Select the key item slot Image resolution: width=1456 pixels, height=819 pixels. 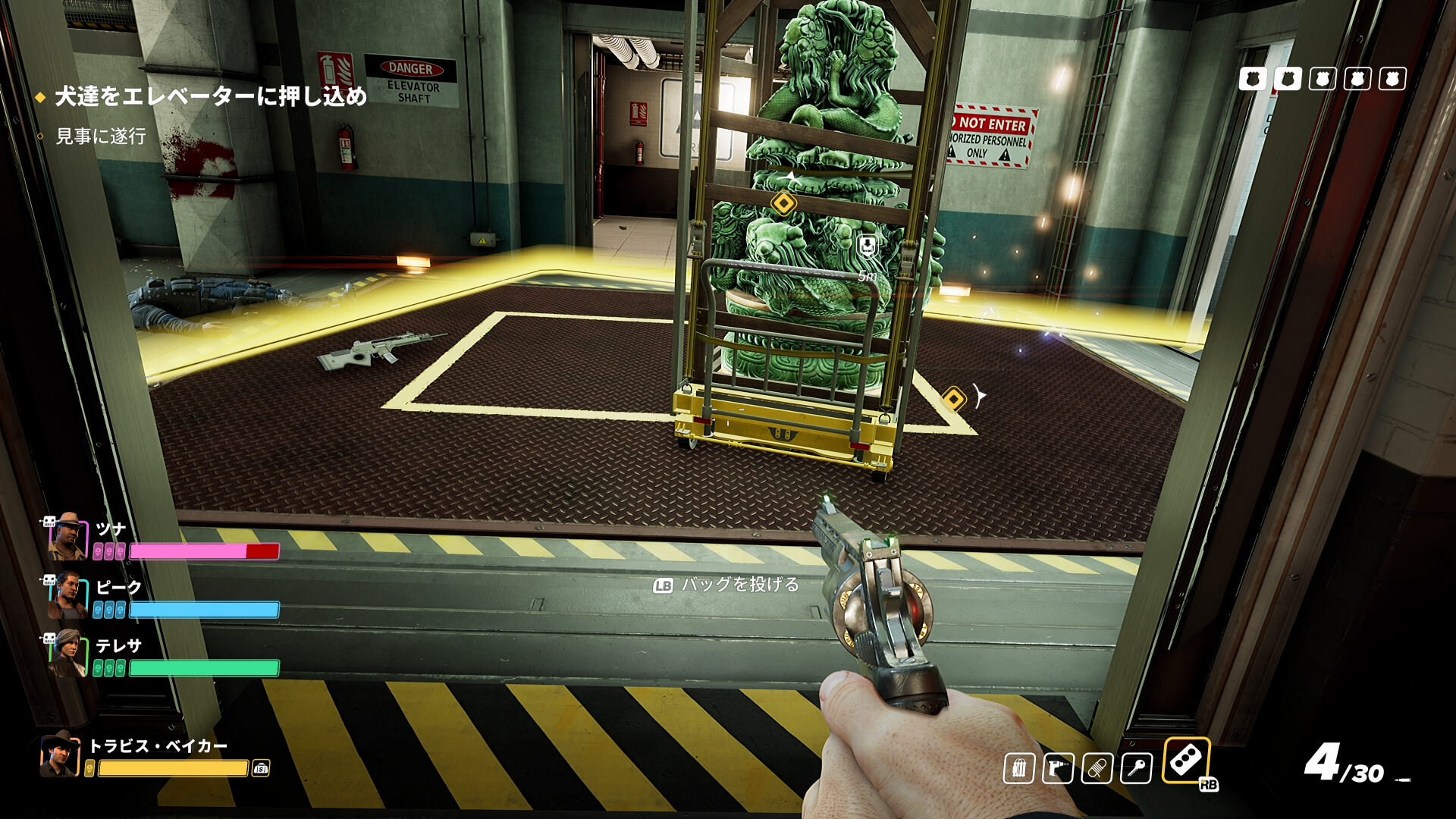point(1136,769)
